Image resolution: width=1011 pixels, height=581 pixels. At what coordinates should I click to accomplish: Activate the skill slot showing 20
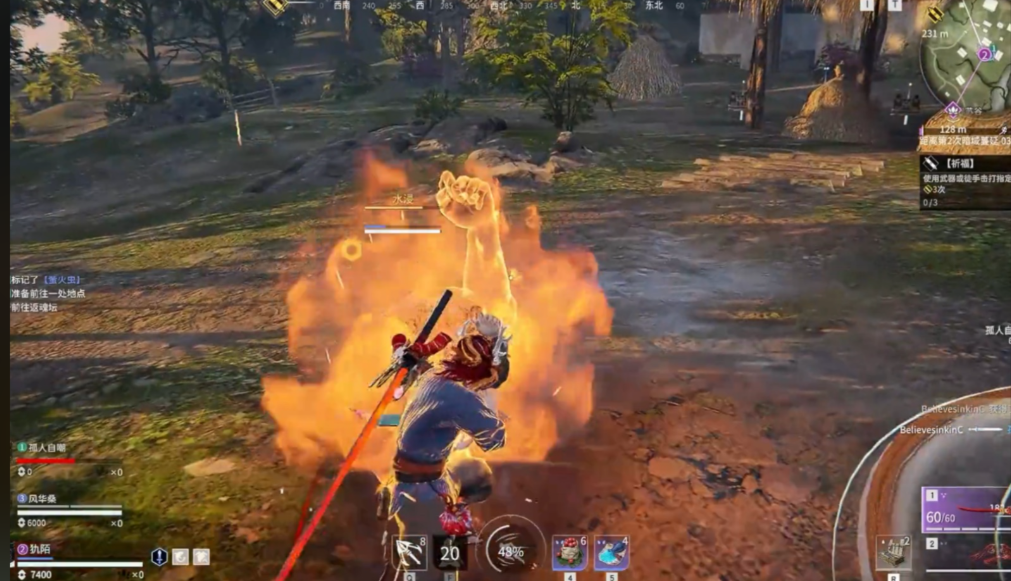[450, 553]
